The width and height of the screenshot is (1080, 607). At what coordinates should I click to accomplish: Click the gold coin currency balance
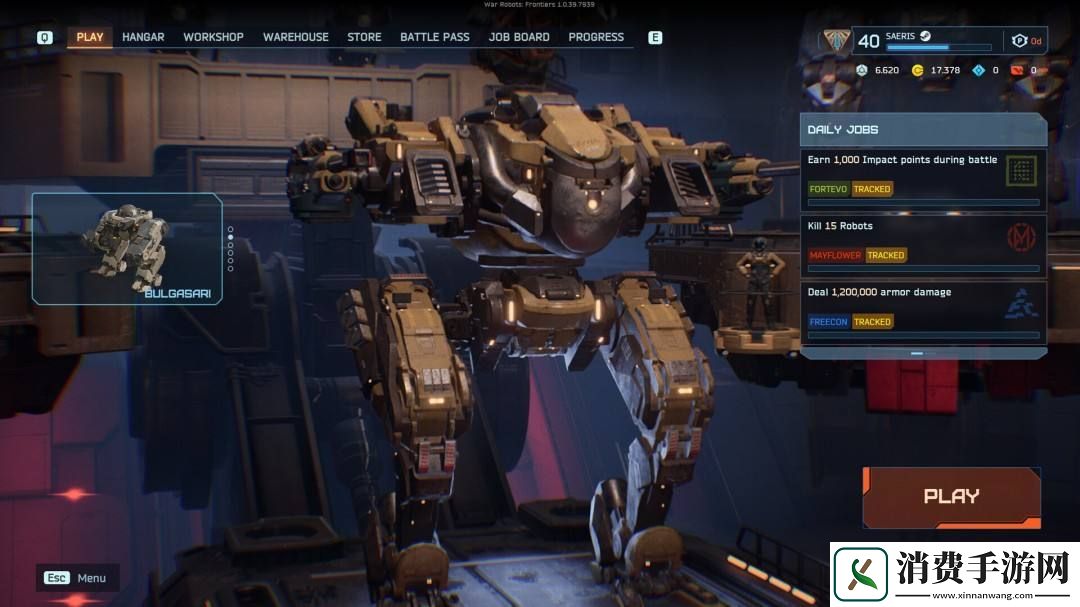(936, 71)
